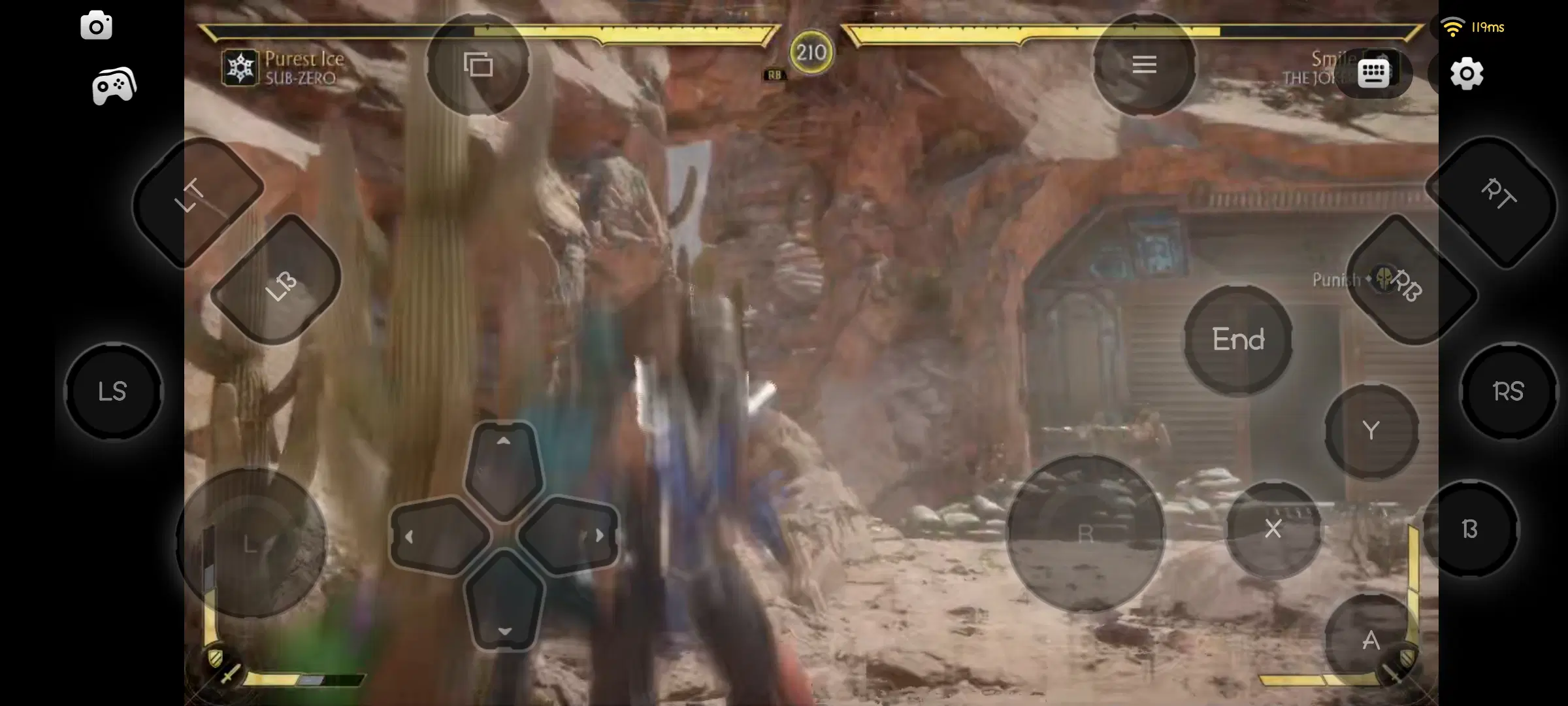Tap the WiFi signal indicator
Viewport: 1568px width, 706px height.
[1454, 25]
